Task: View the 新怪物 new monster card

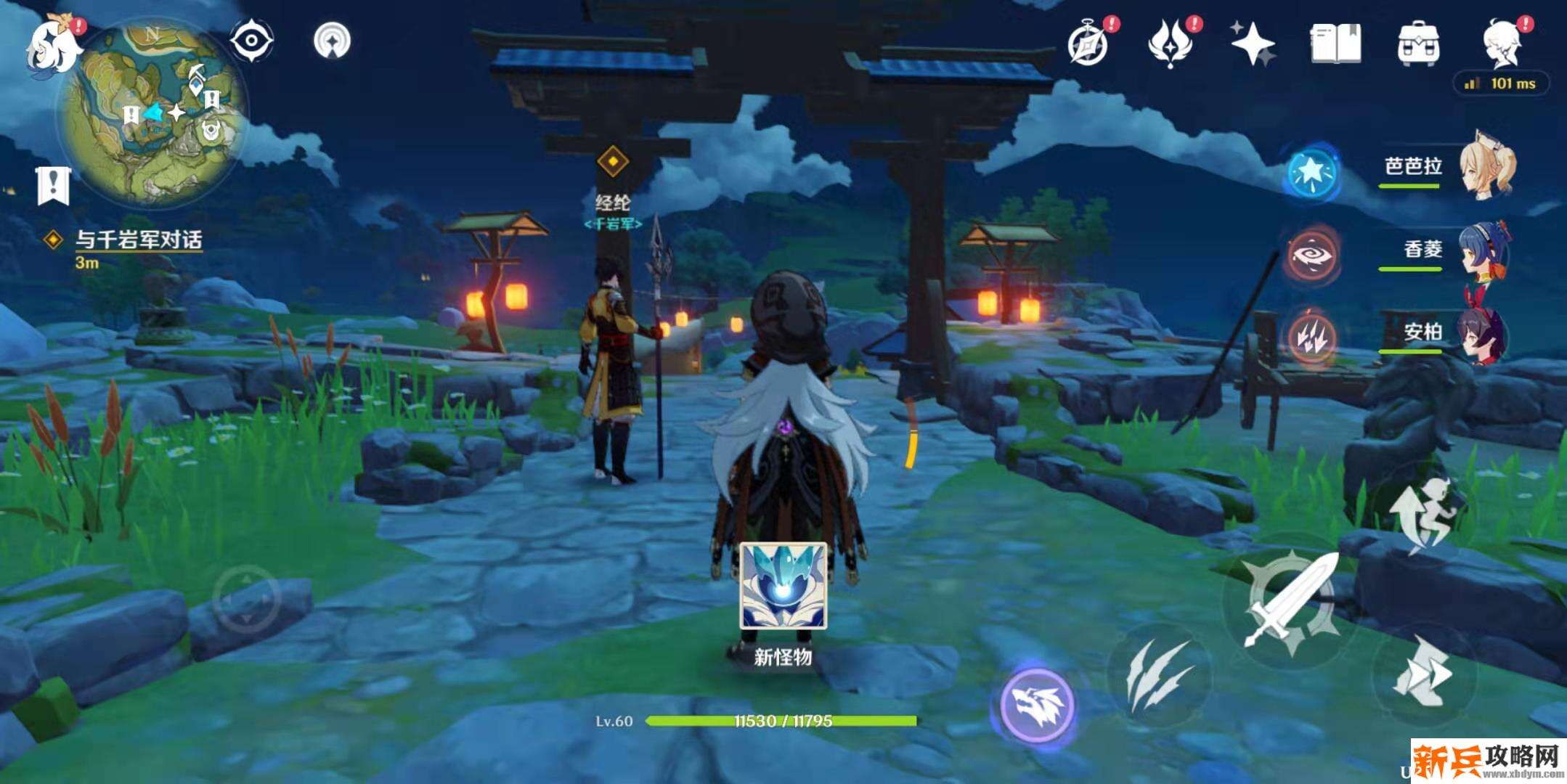Action: tap(783, 587)
